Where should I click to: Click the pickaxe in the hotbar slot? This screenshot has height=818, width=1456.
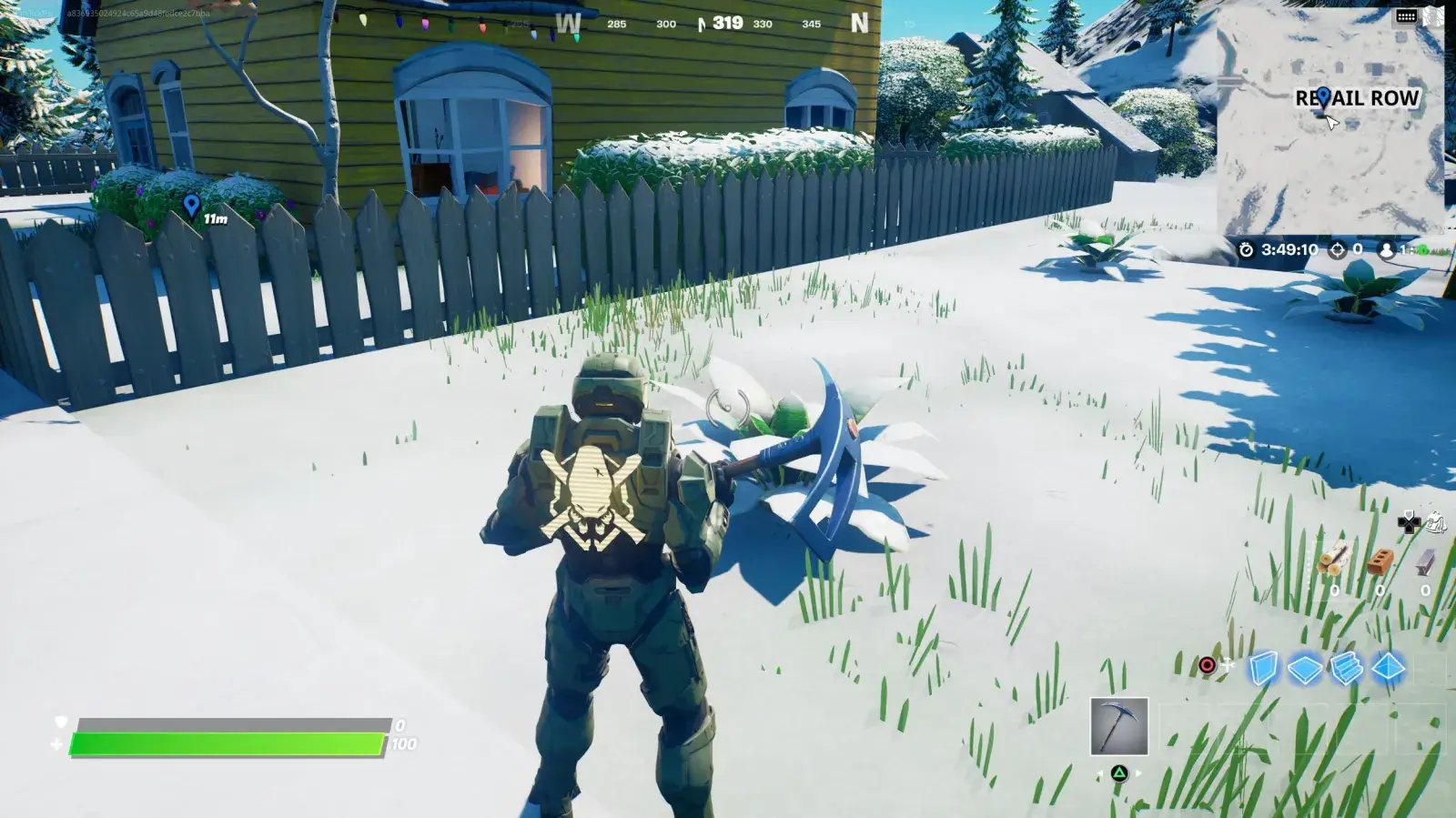click(1117, 728)
